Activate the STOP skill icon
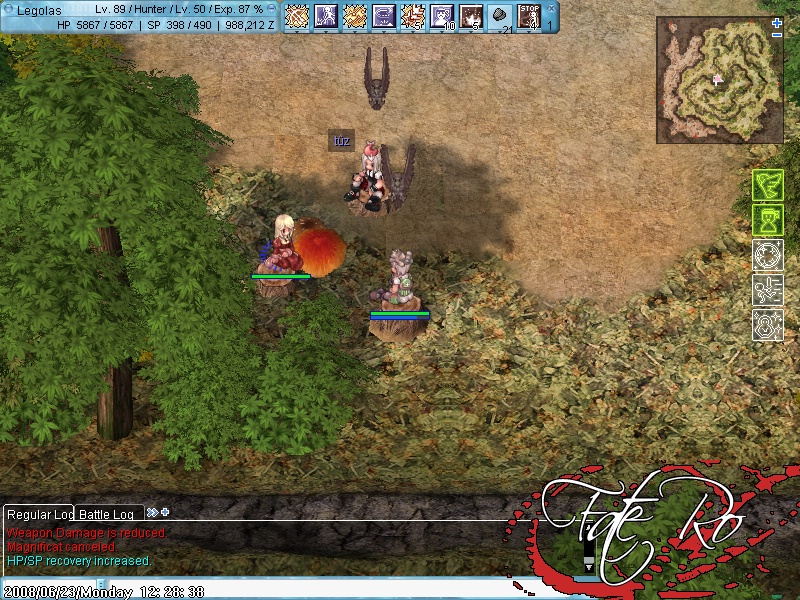 point(529,16)
